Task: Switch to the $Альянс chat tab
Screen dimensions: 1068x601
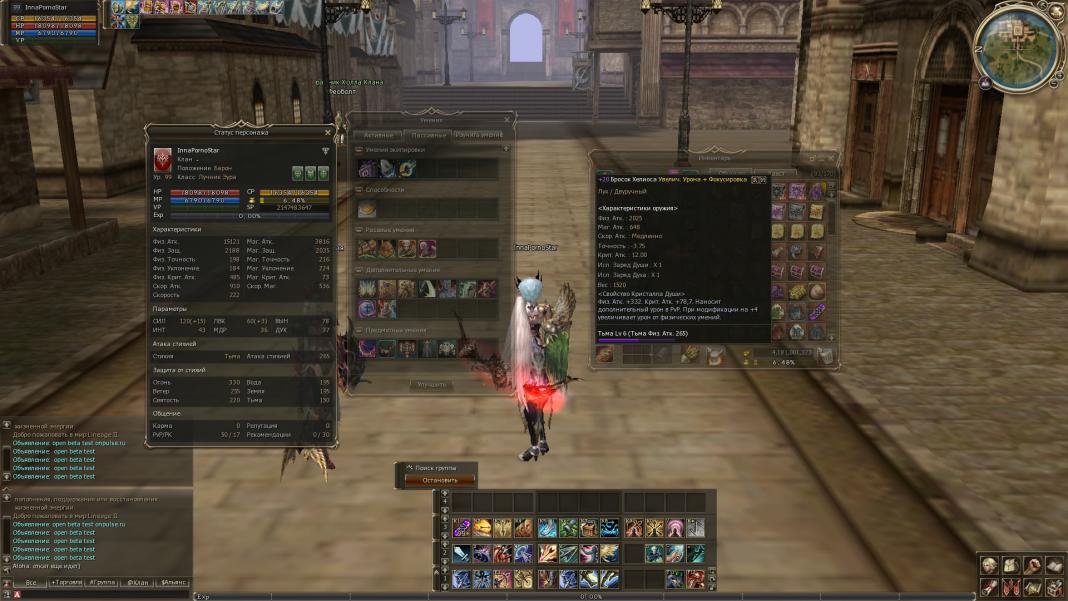Action: pos(172,582)
